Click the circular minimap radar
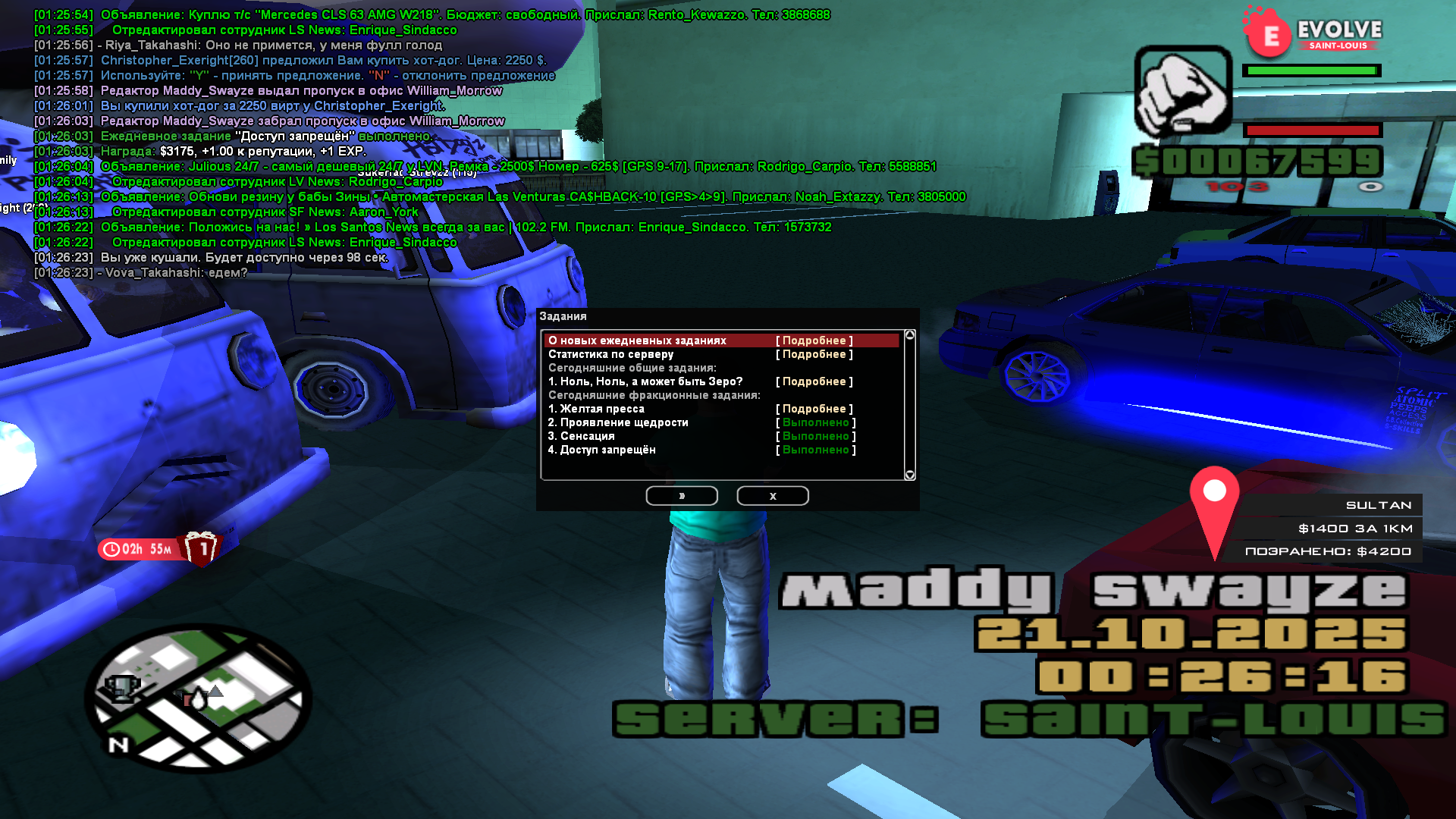This screenshot has width=1456, height=819. pyautogui.click(x=199, y=698)
